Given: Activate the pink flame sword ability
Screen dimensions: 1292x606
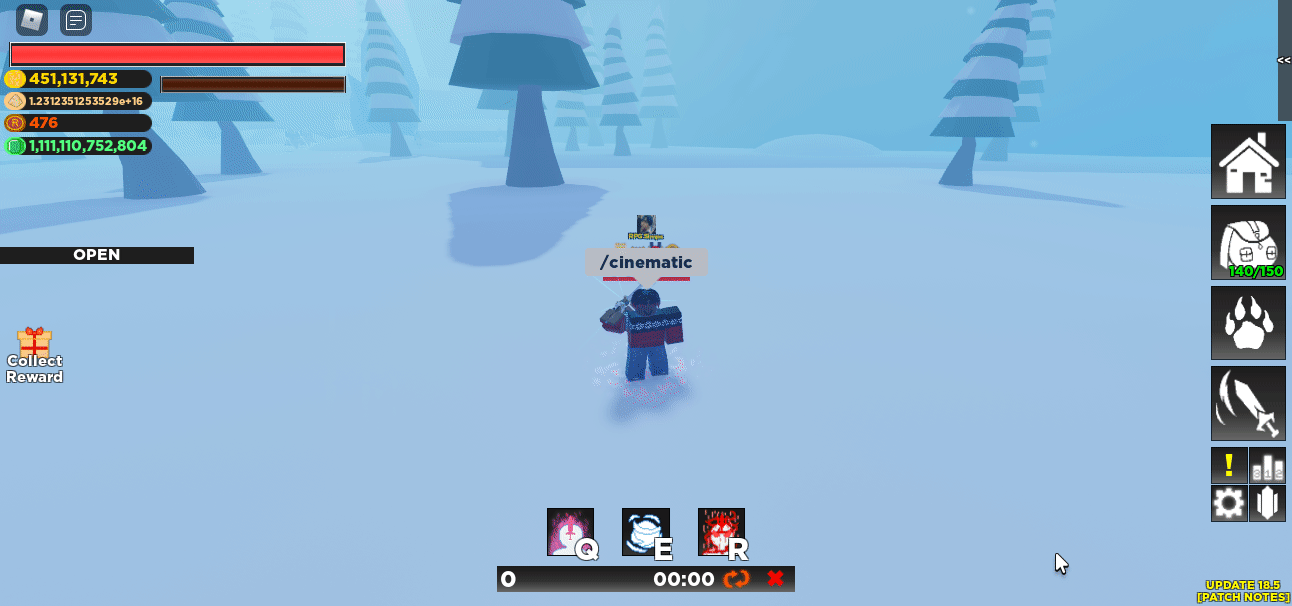Looking at the screenshot, I should [x=570, y=532].
